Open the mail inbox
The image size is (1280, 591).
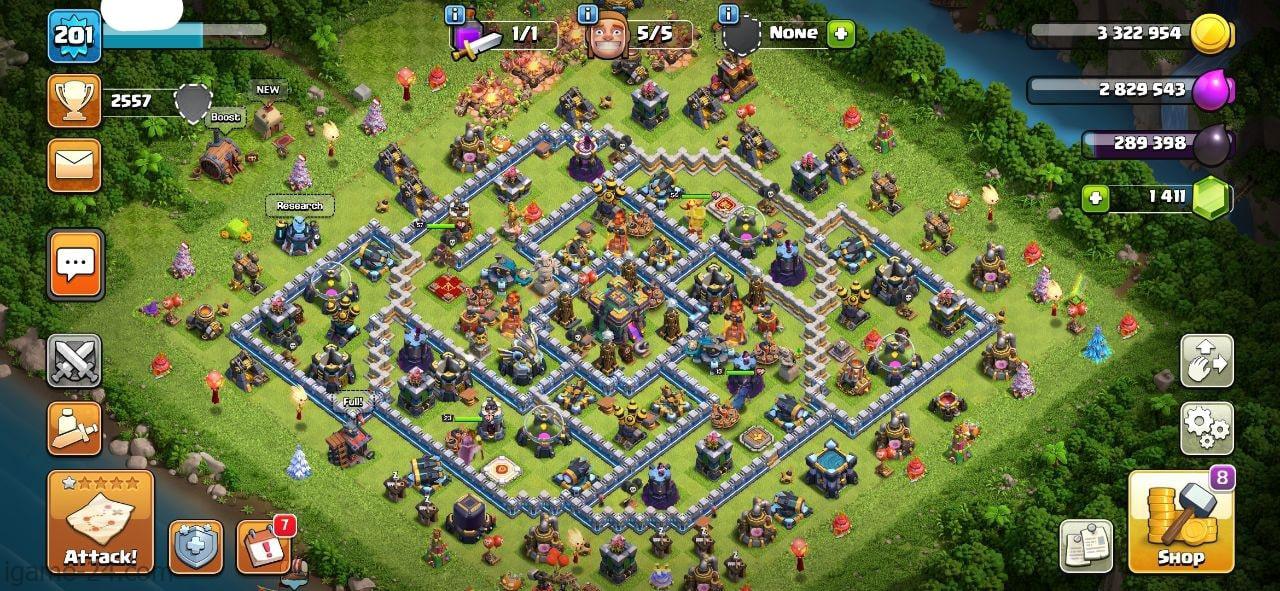[75, 165]
